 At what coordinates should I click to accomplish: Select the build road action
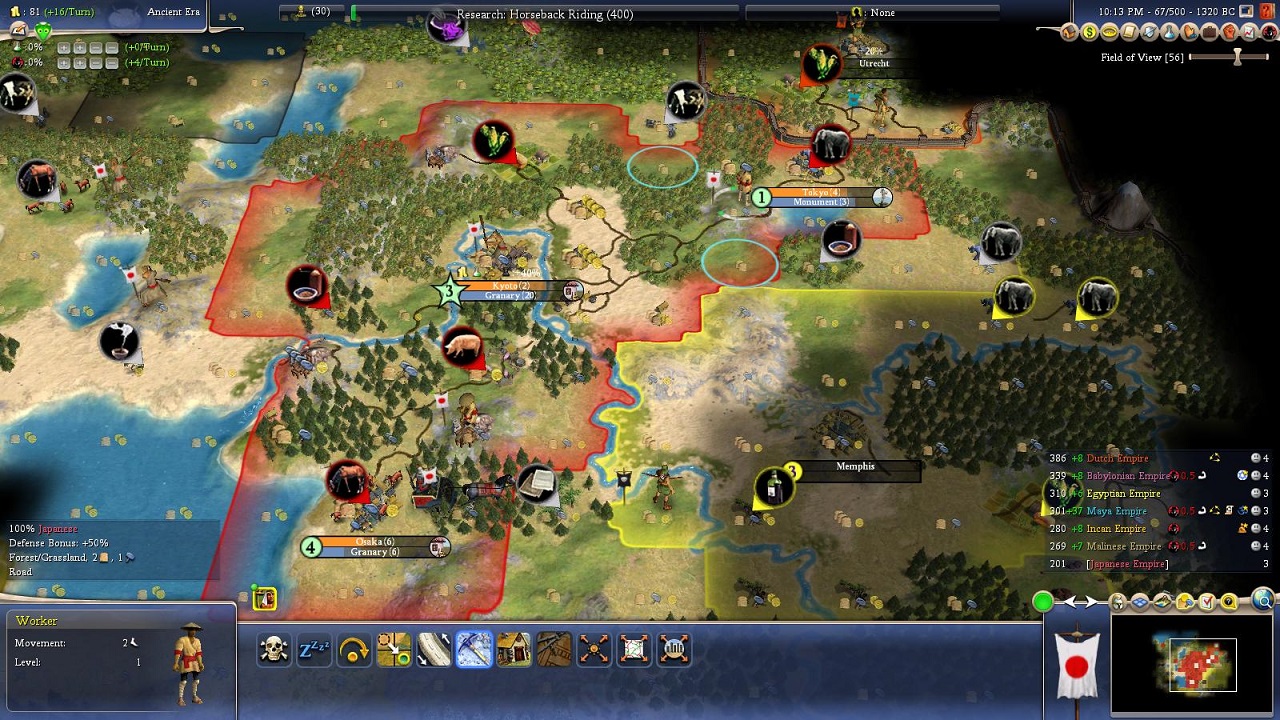(434, 650)
